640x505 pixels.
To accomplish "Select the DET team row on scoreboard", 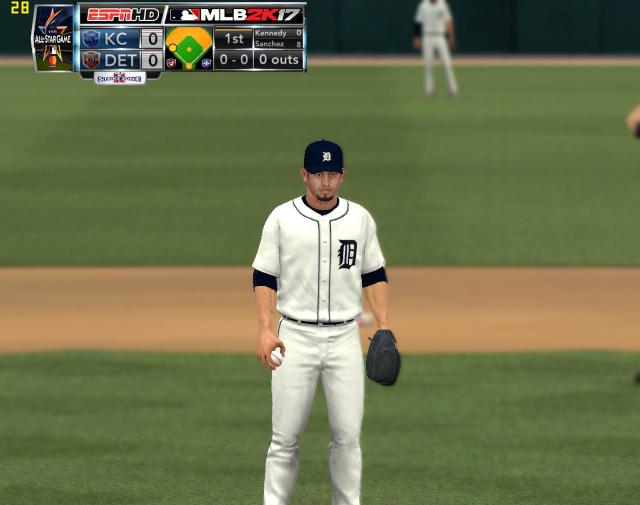I will click(121, 60).
